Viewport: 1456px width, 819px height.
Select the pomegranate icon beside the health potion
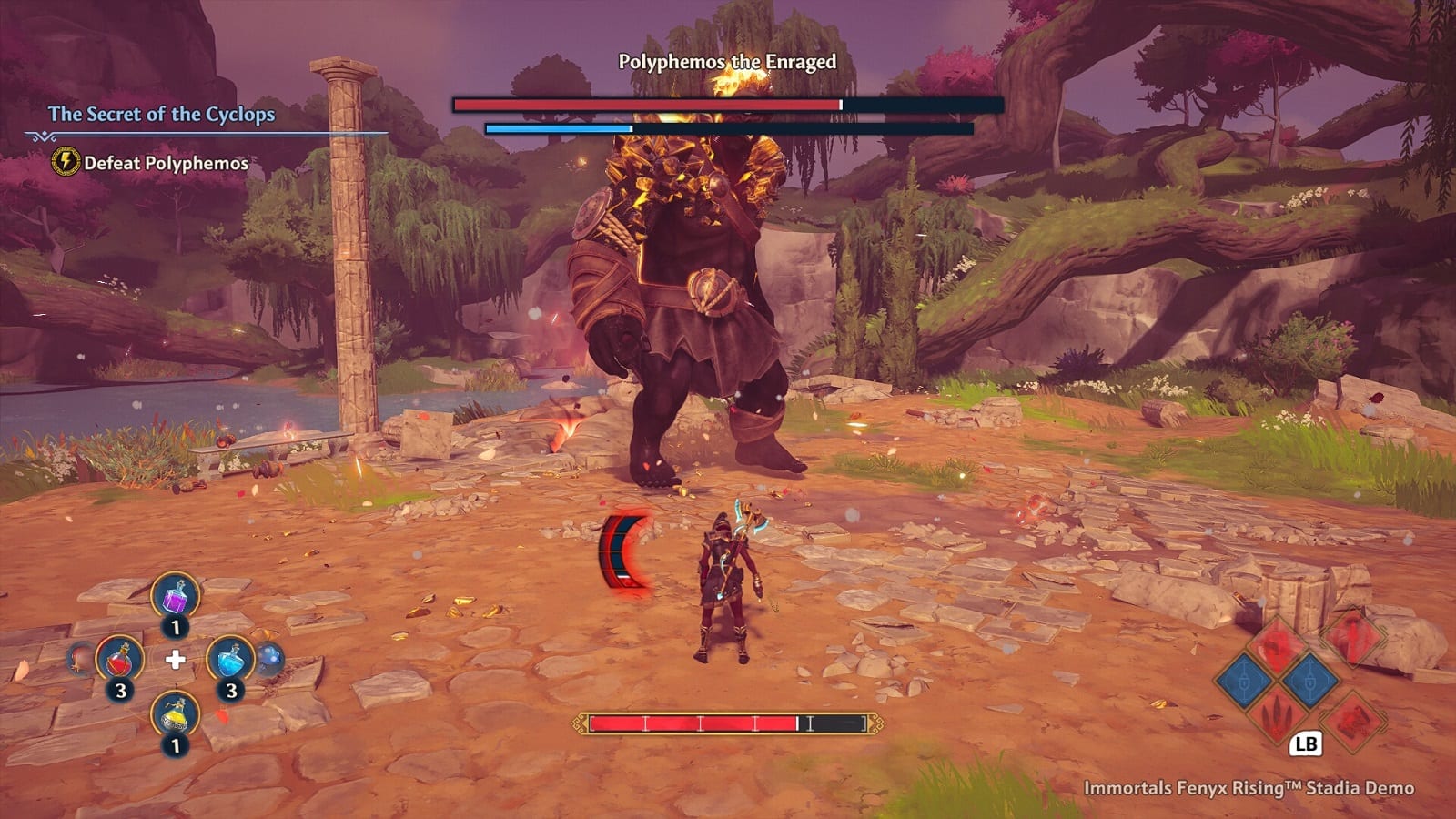click(81, 658)
